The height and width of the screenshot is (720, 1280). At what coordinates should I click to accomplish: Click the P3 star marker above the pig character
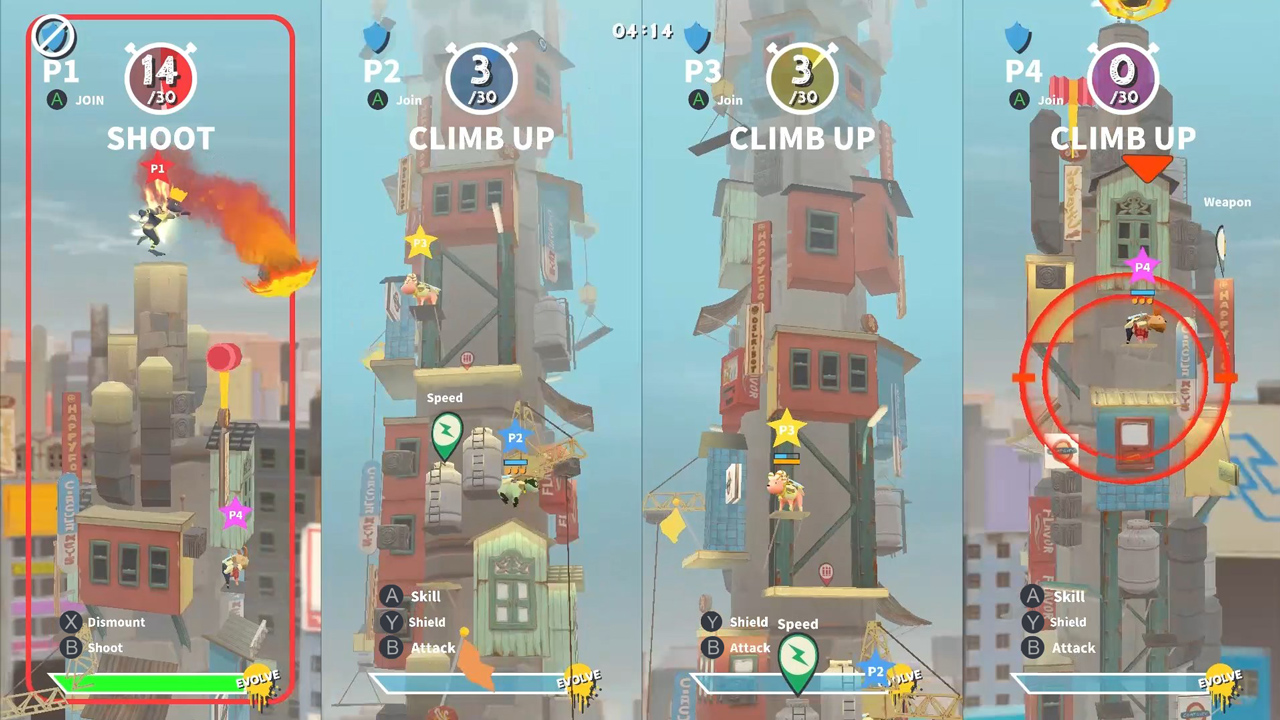pos(788,428)
